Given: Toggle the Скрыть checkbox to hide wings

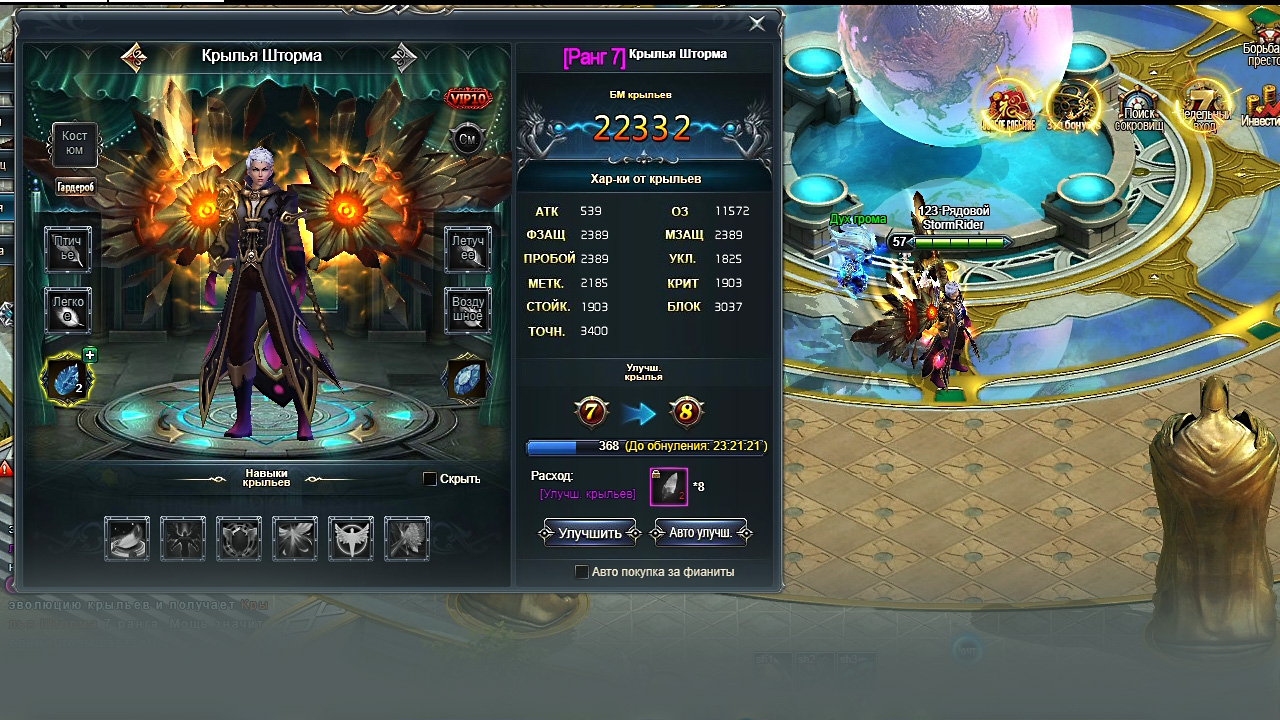Looking at the screenshot, I should [430, 479].
